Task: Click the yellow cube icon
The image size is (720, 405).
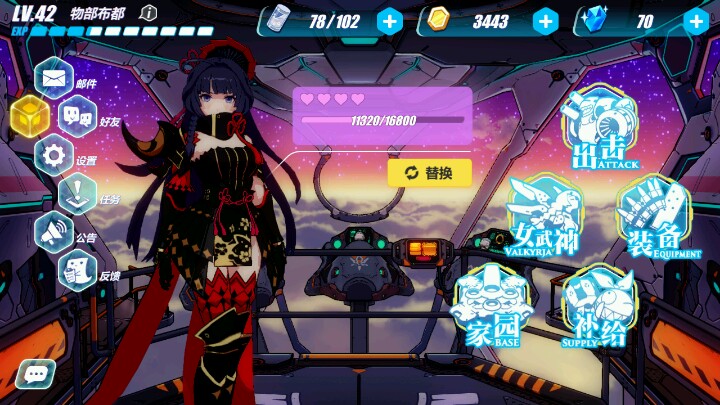Action: point(30,117)
